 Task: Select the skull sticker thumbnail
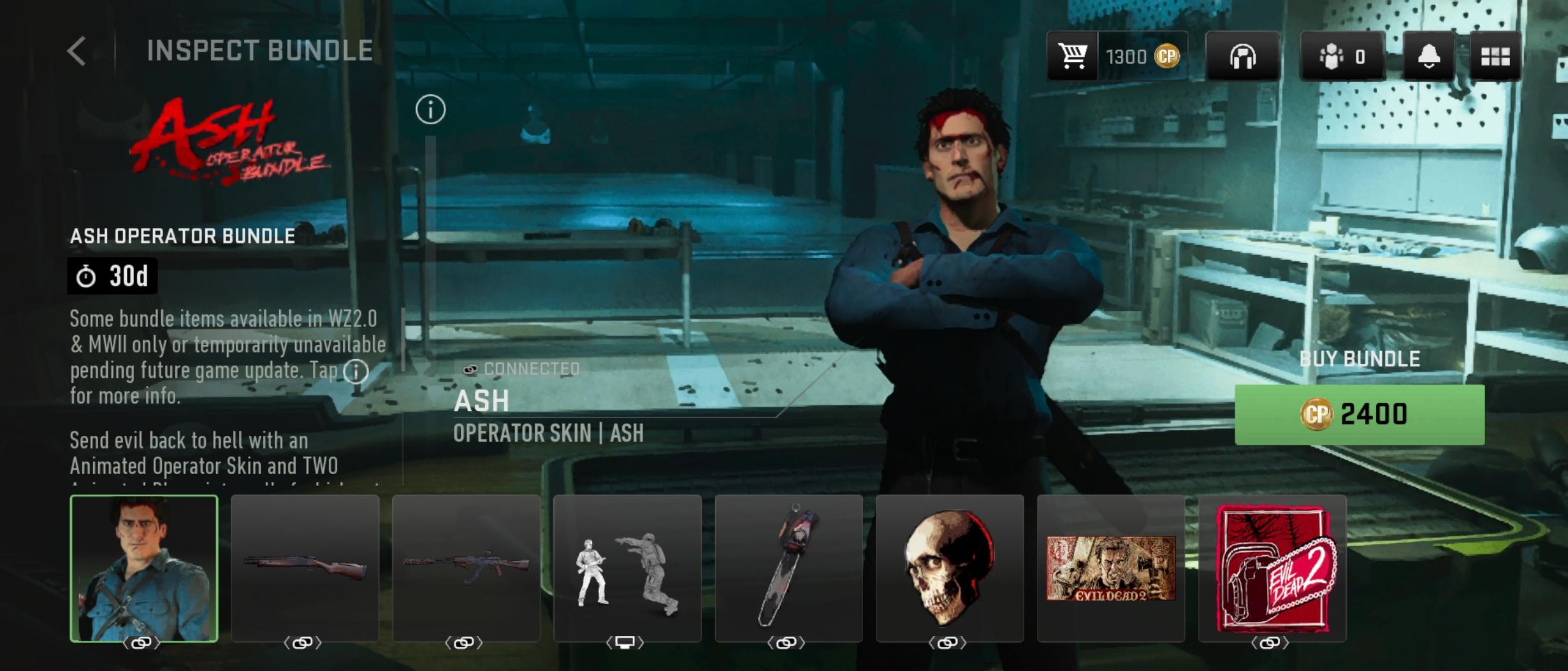click(950, 568)
